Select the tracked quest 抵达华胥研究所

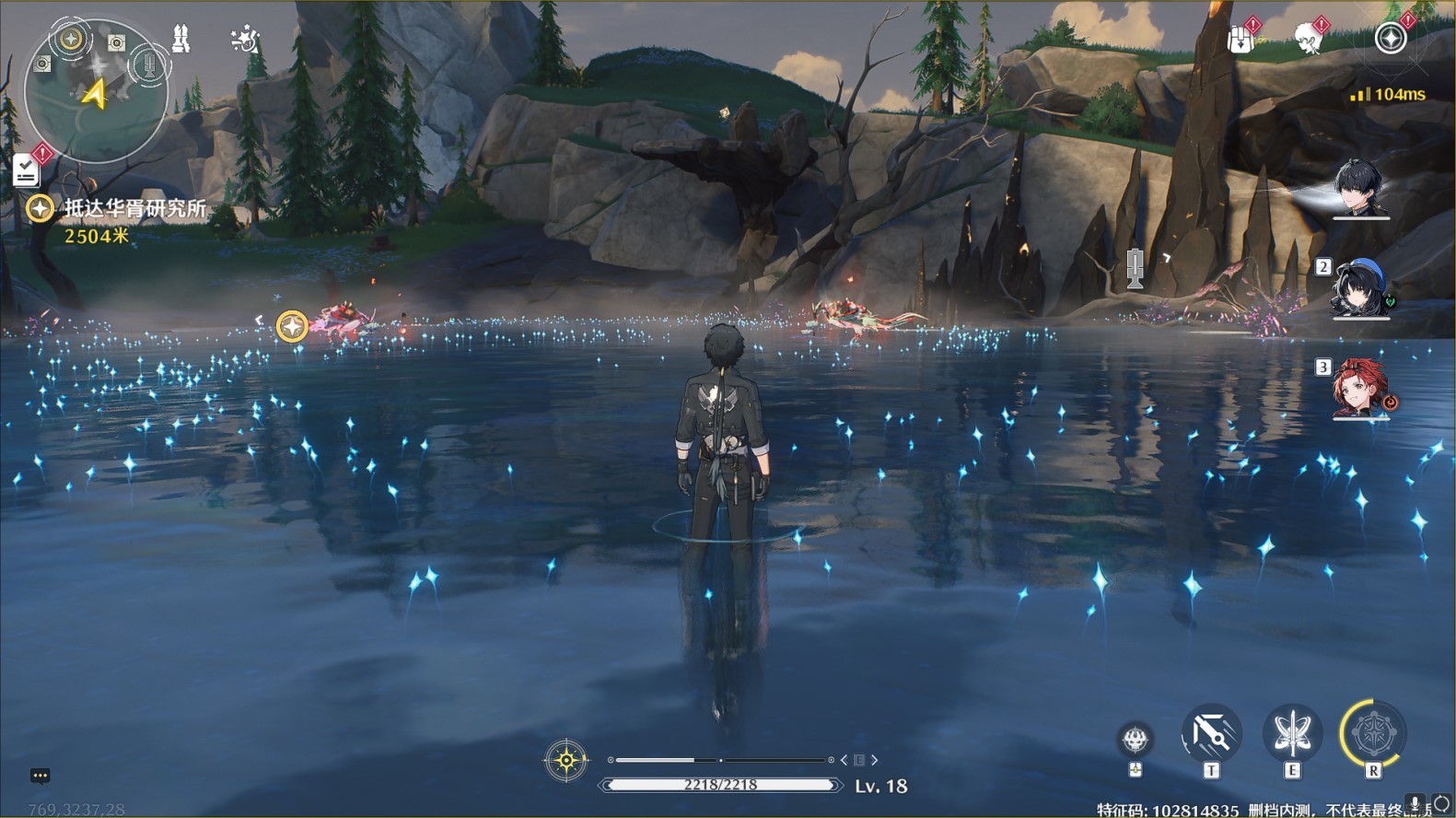[134, 209]
